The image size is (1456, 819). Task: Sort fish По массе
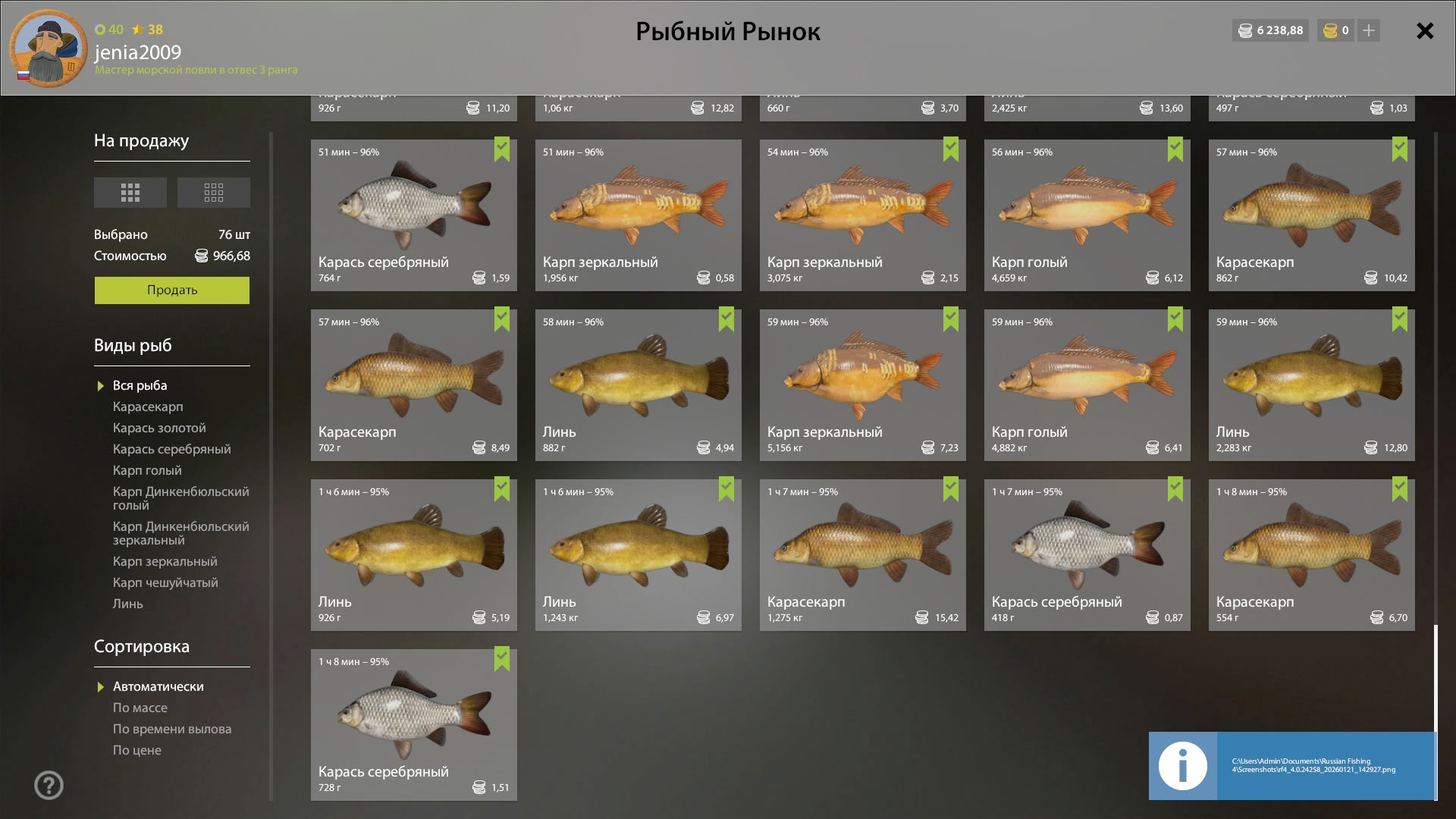click(140, 708)
